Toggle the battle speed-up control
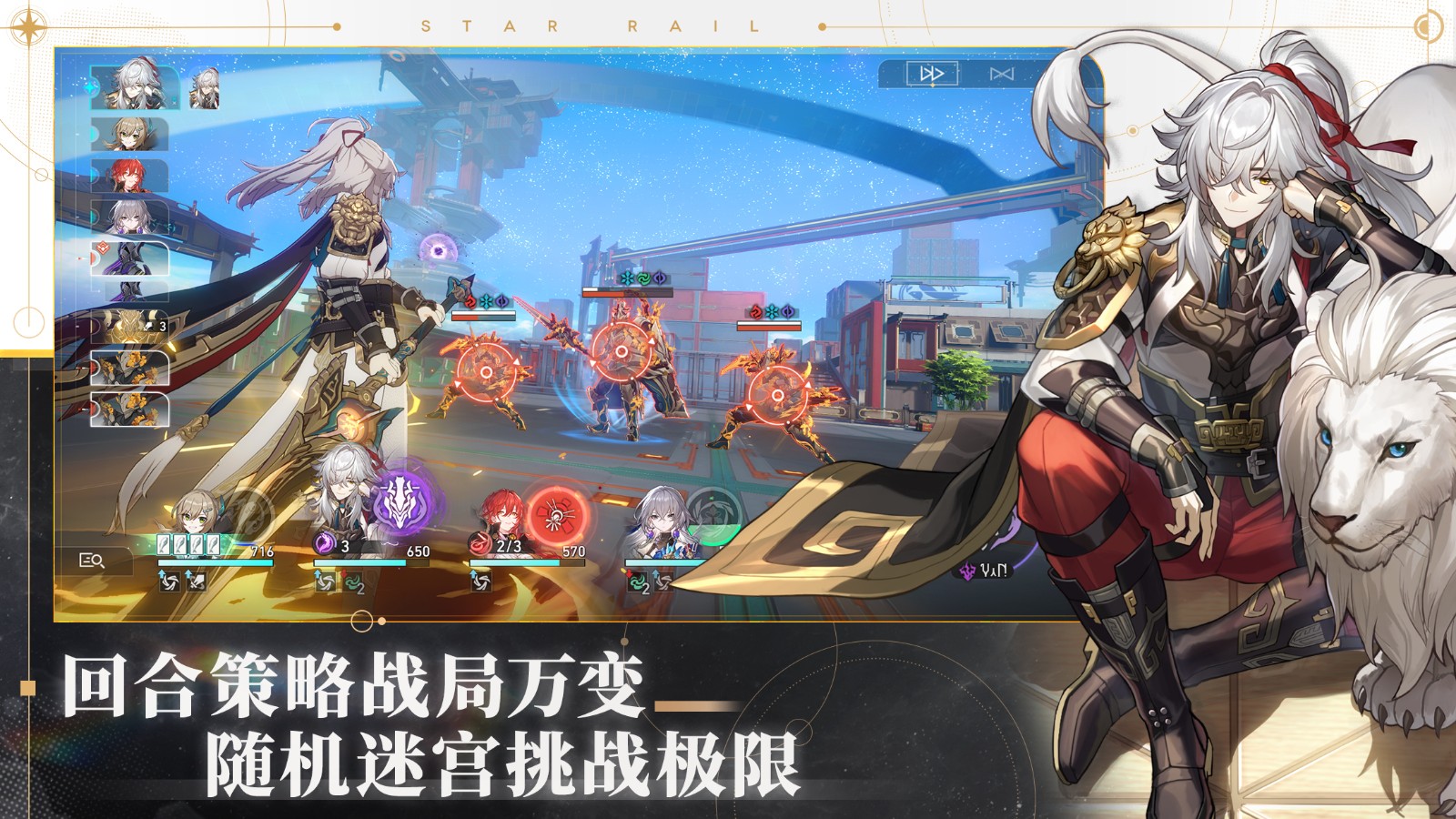Viewport: 1456px width, 819px height. tap(1001, 74)
